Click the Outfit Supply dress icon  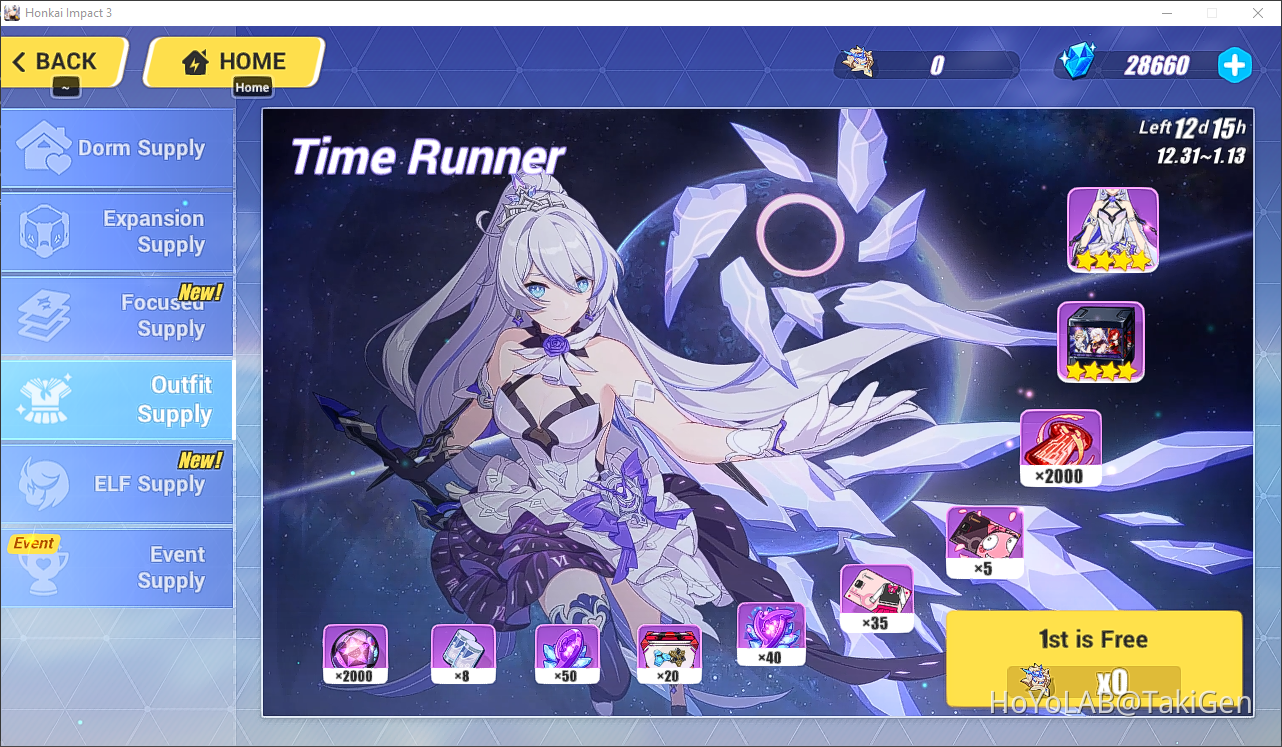point(42,399)
